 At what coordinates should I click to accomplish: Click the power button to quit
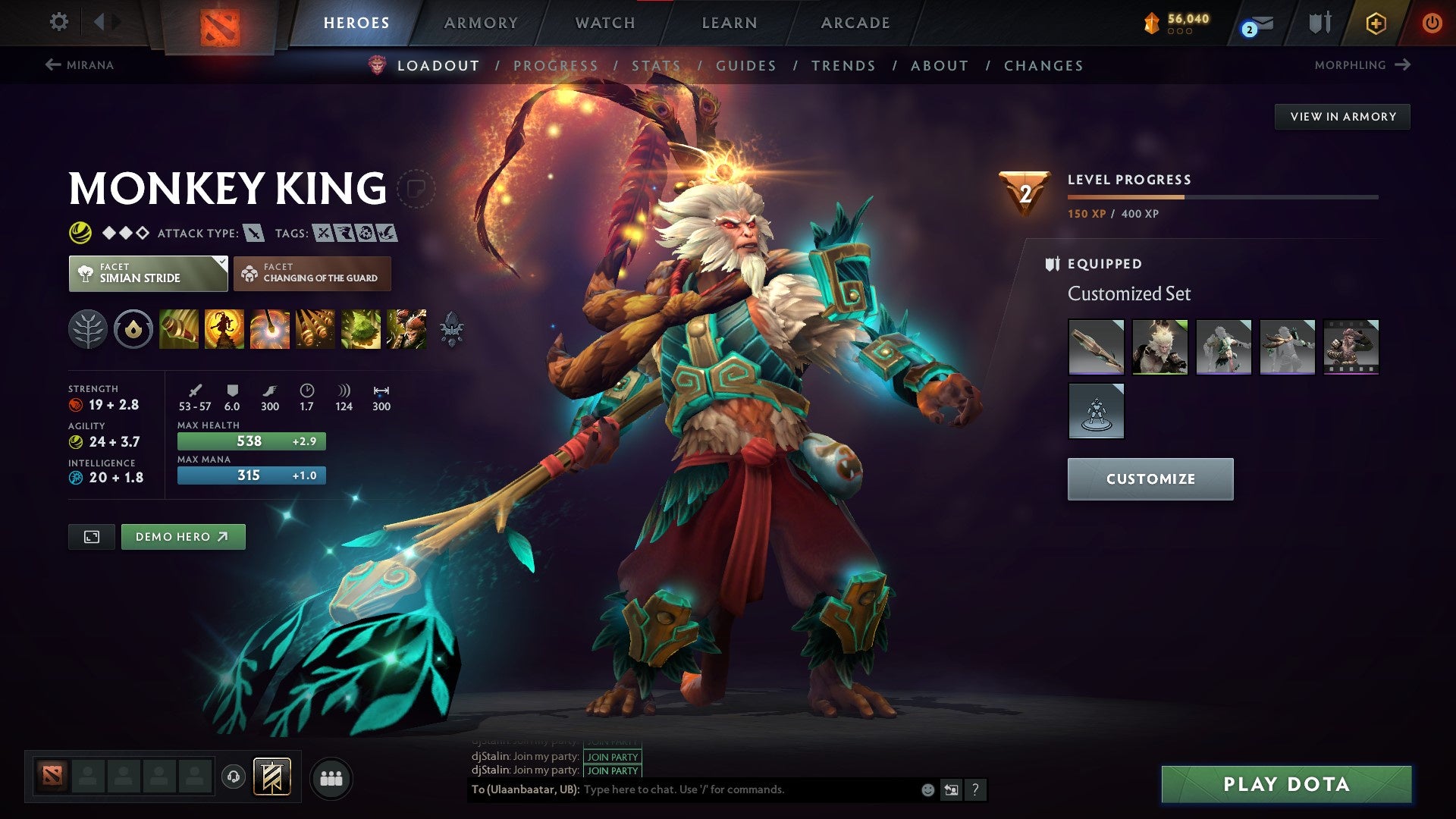[1432, 23]
